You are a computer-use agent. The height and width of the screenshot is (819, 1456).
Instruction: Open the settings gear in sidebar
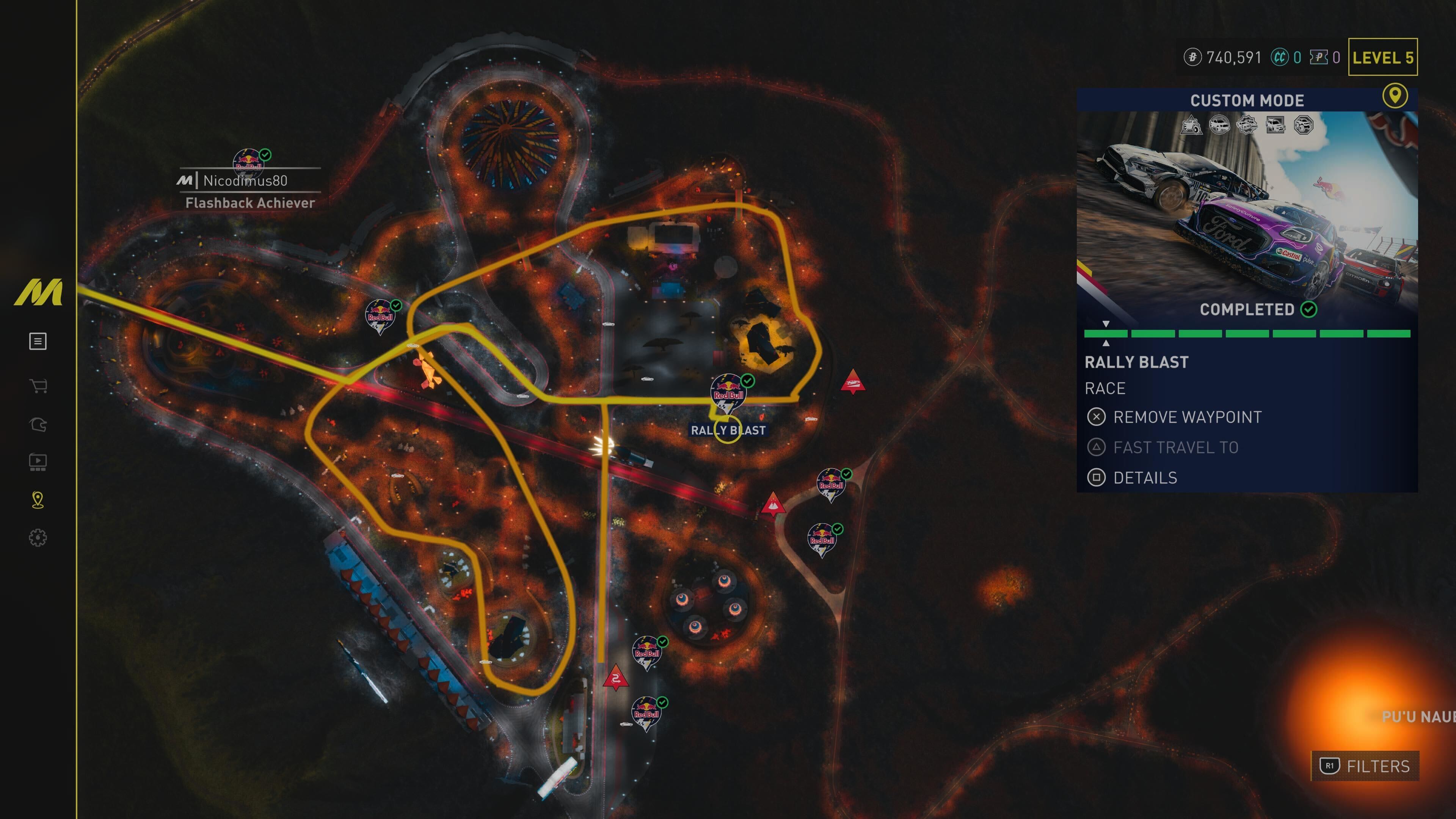pyautogui.click(x=38, y=538)
